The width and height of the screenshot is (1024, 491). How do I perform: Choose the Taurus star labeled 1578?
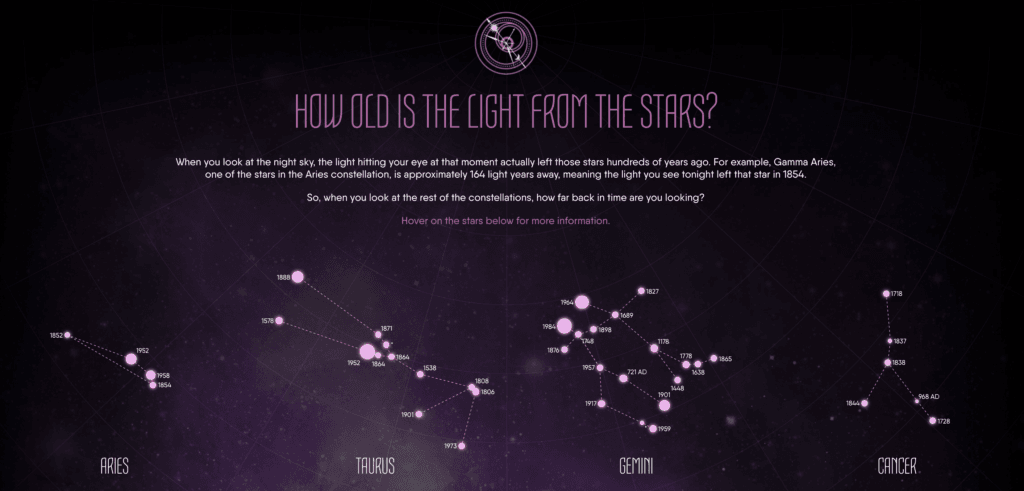click(x=280, y=321)
